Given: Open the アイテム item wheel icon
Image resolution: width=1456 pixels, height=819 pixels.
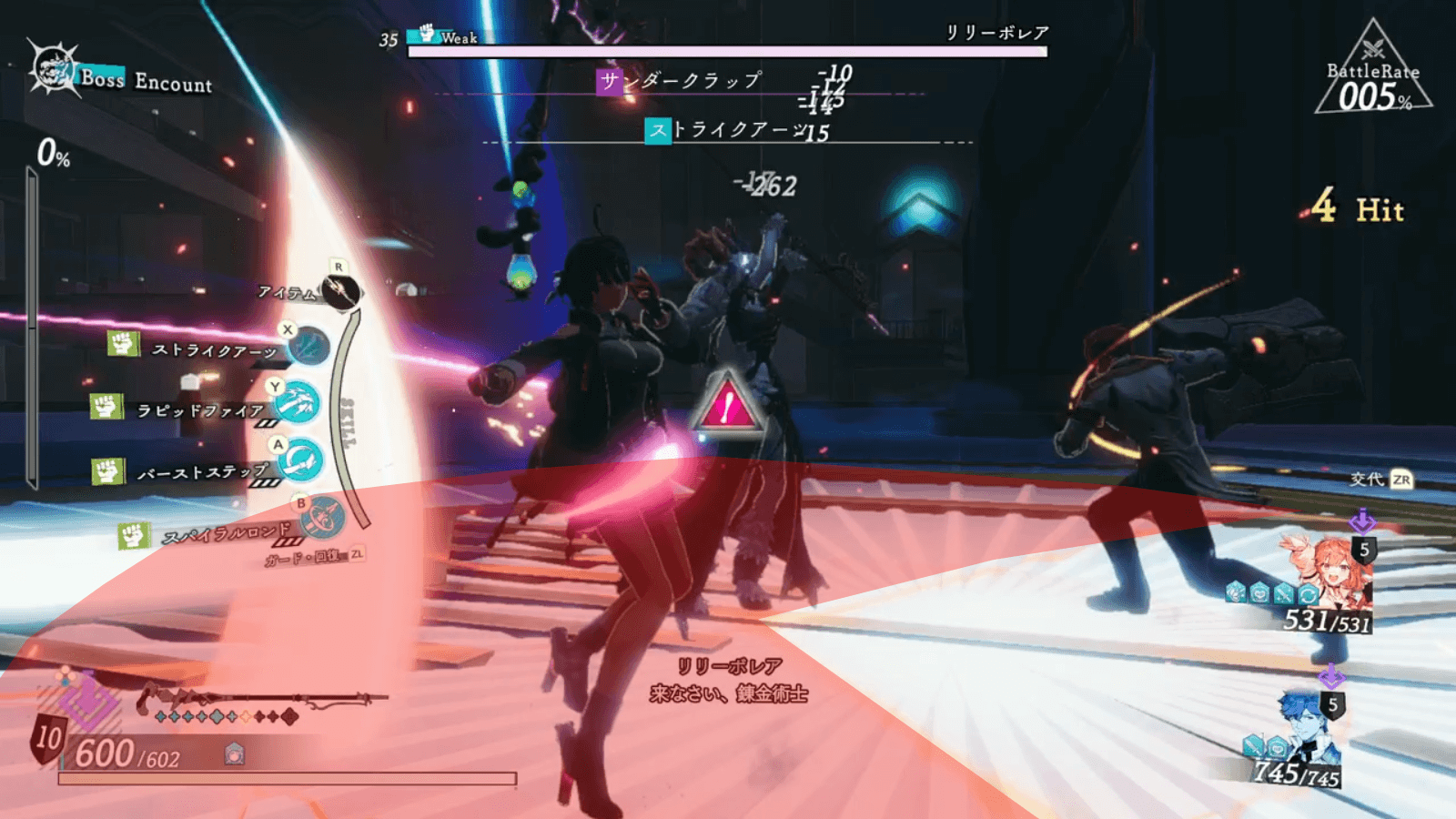Looking at the screenshot, I should click(342, 291).
